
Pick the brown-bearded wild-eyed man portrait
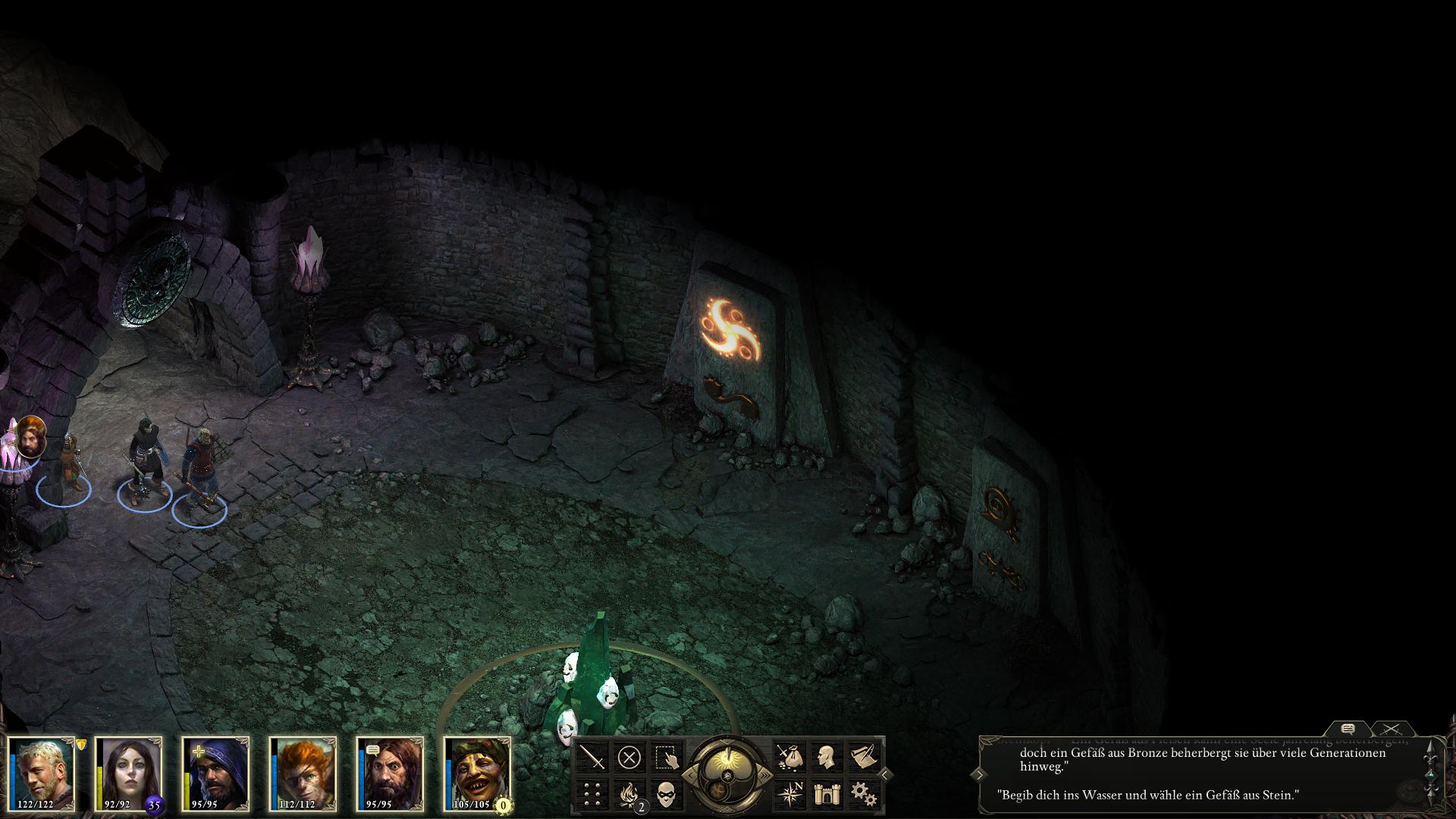pyautogui.click(x=391, y=772)
